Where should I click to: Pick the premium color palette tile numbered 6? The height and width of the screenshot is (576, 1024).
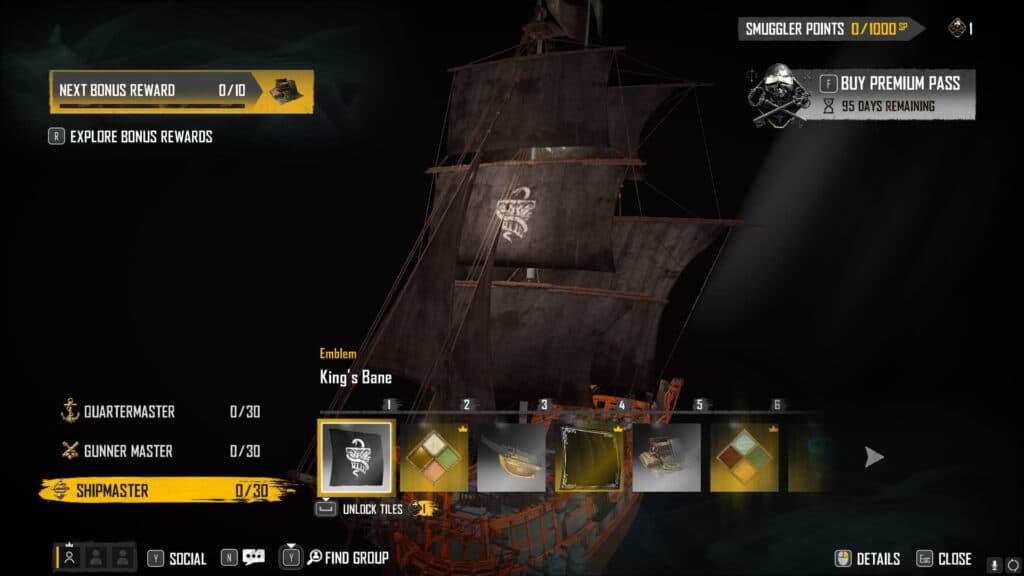[x=745, y=457]
